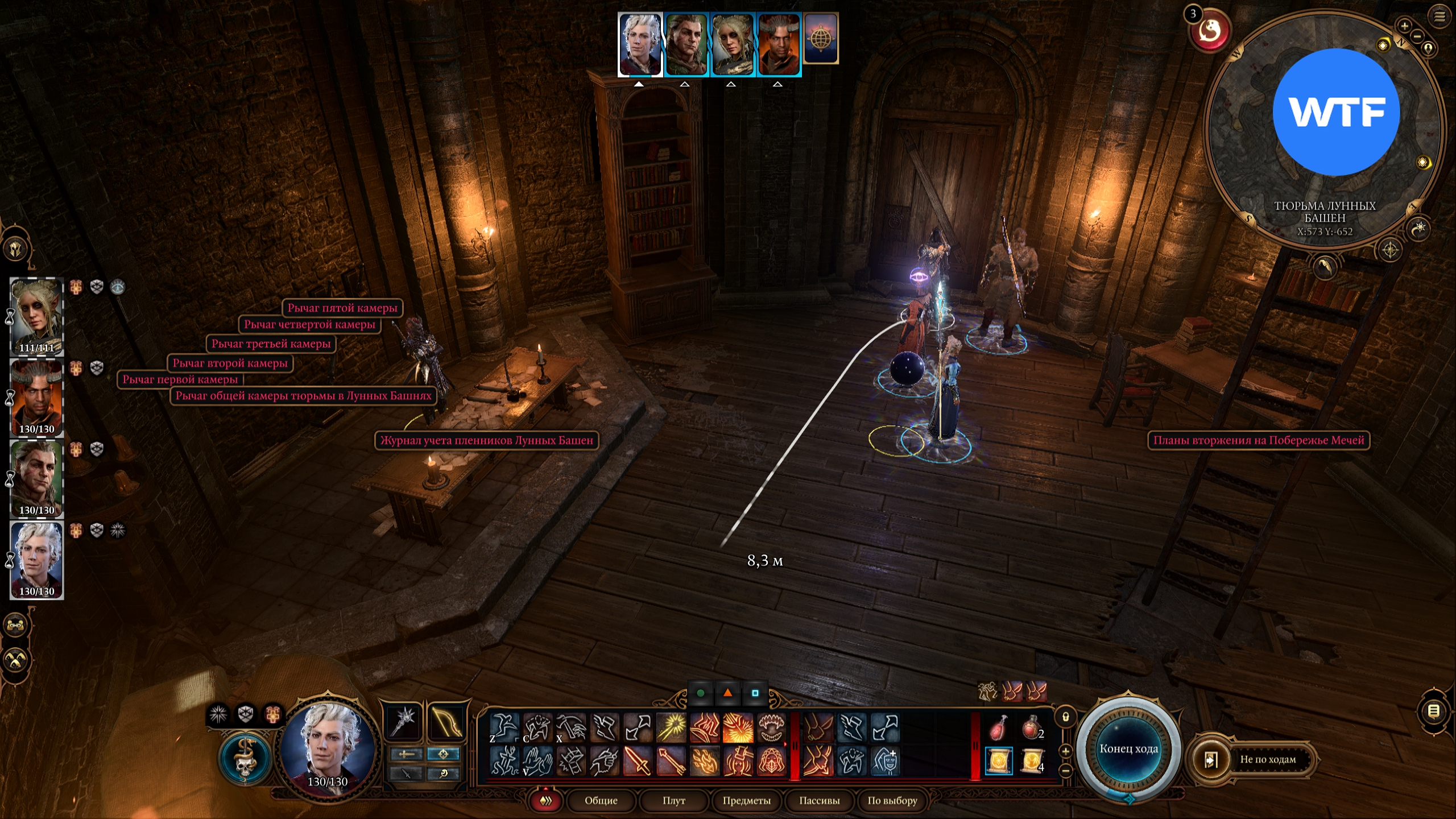The image size is (1456, 819).
Task: Select the white-haired elf in turn order
Action: point(640,44)
